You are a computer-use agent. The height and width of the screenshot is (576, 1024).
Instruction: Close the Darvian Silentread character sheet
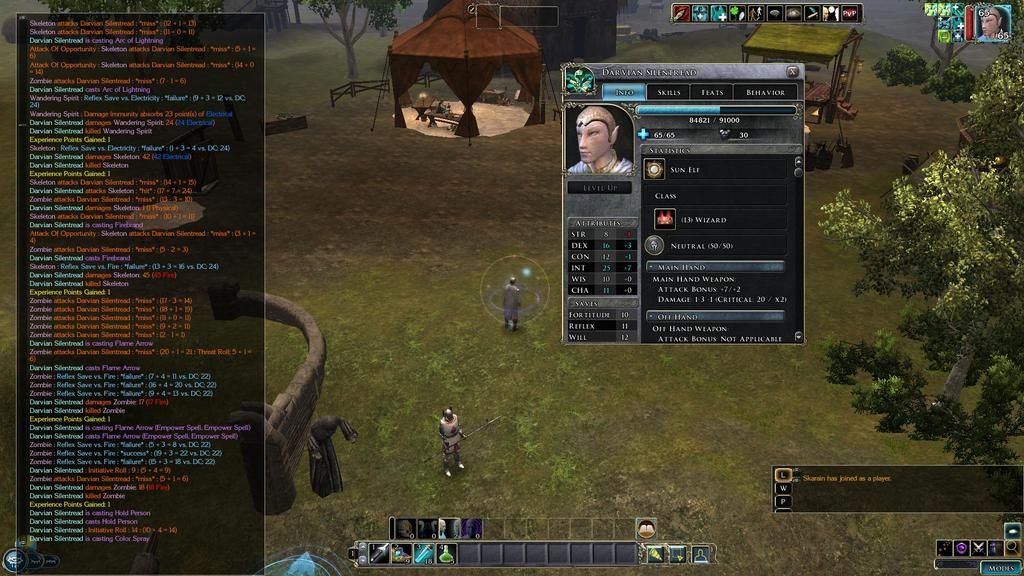(792, 72)
